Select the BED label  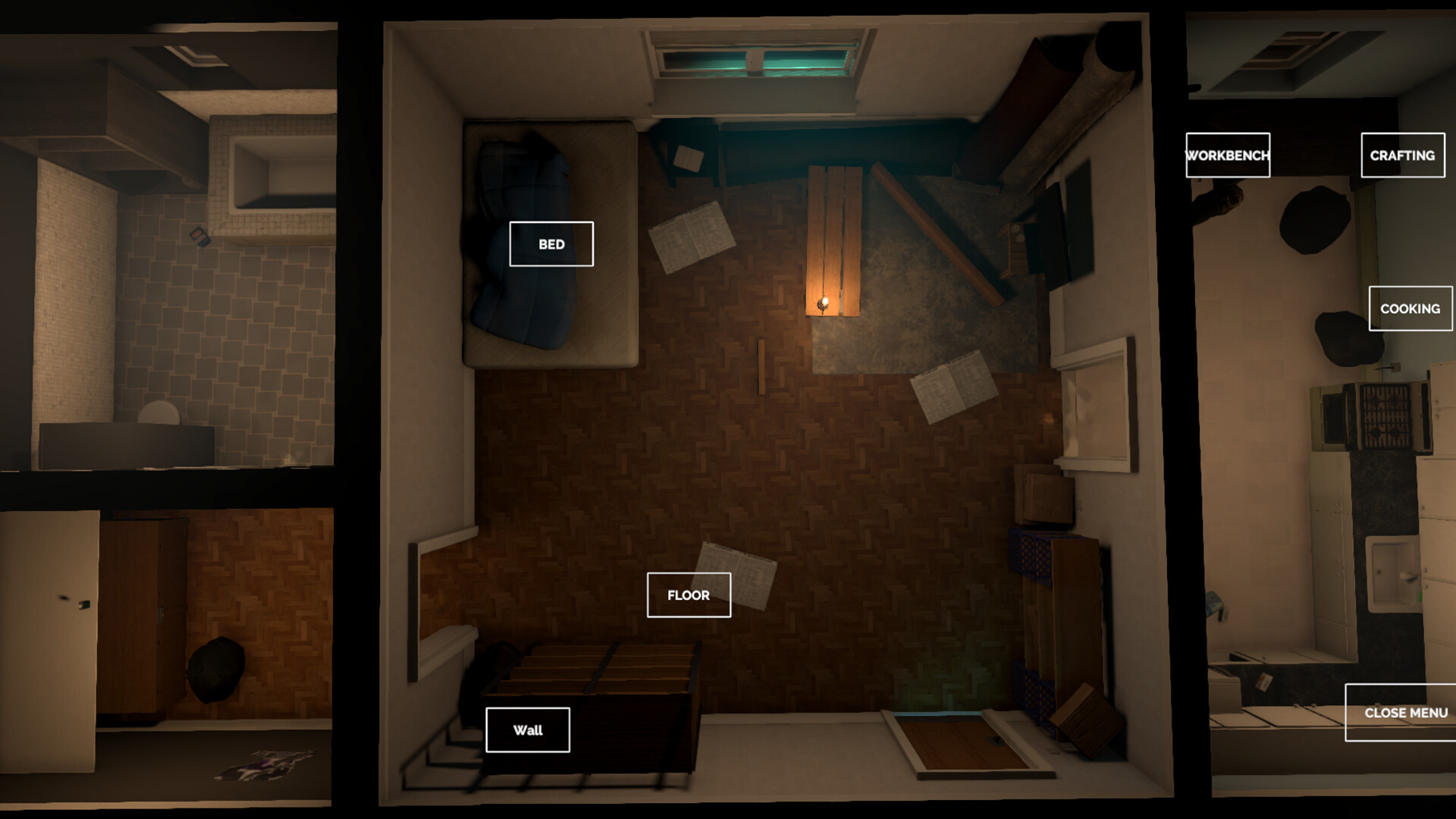551,244
